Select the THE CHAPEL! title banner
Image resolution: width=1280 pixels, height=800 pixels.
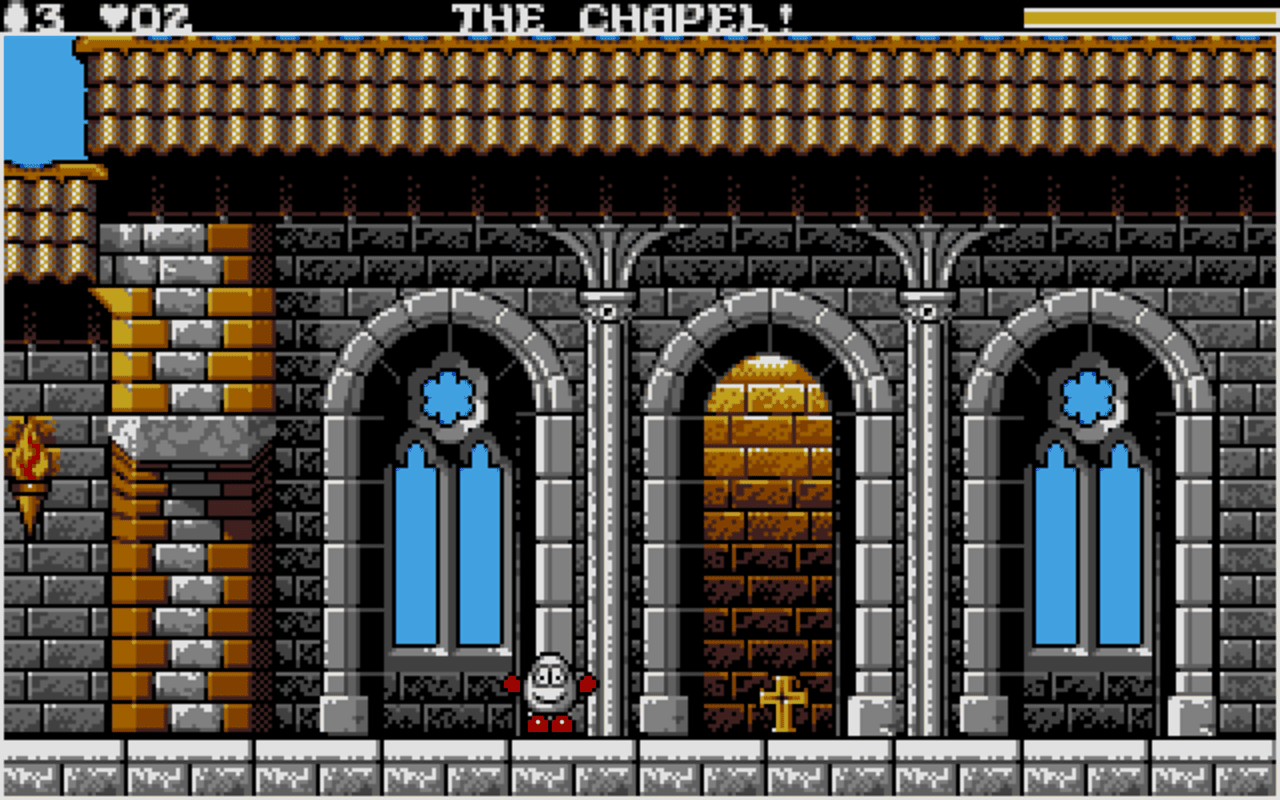[x=624, y=14]
